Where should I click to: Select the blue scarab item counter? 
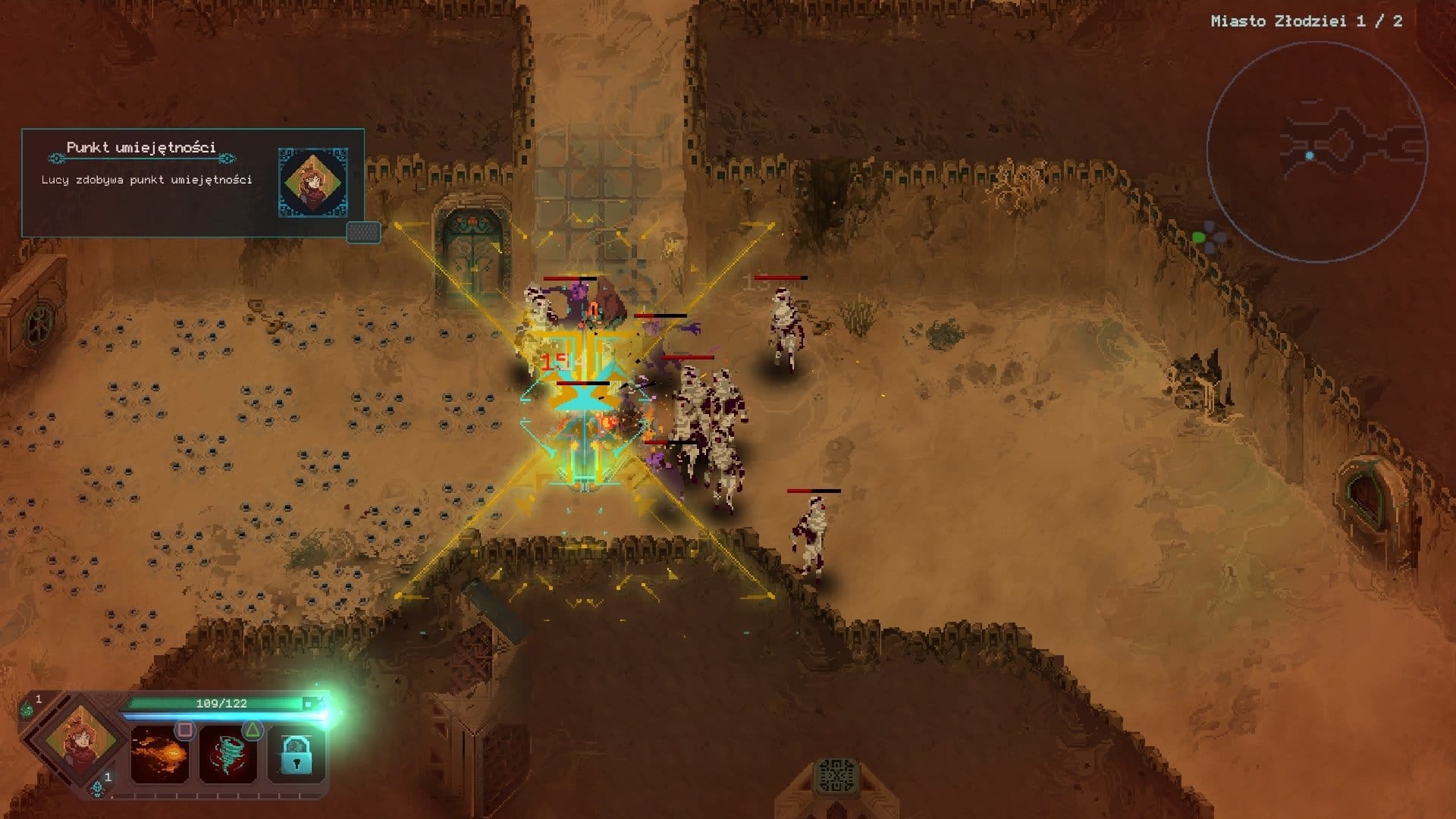click(99, 787)
